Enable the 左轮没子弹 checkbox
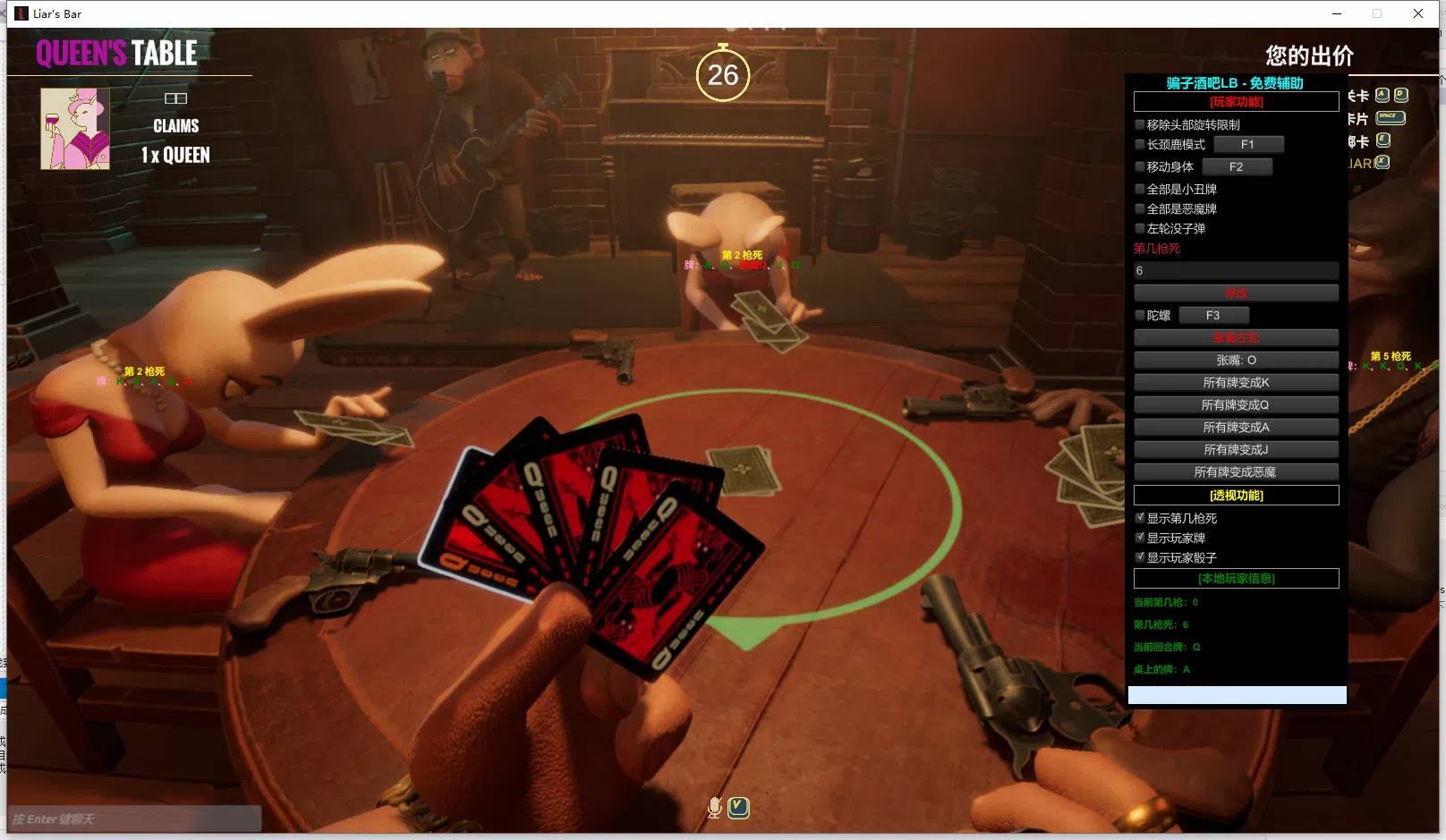 (1140, 228)
